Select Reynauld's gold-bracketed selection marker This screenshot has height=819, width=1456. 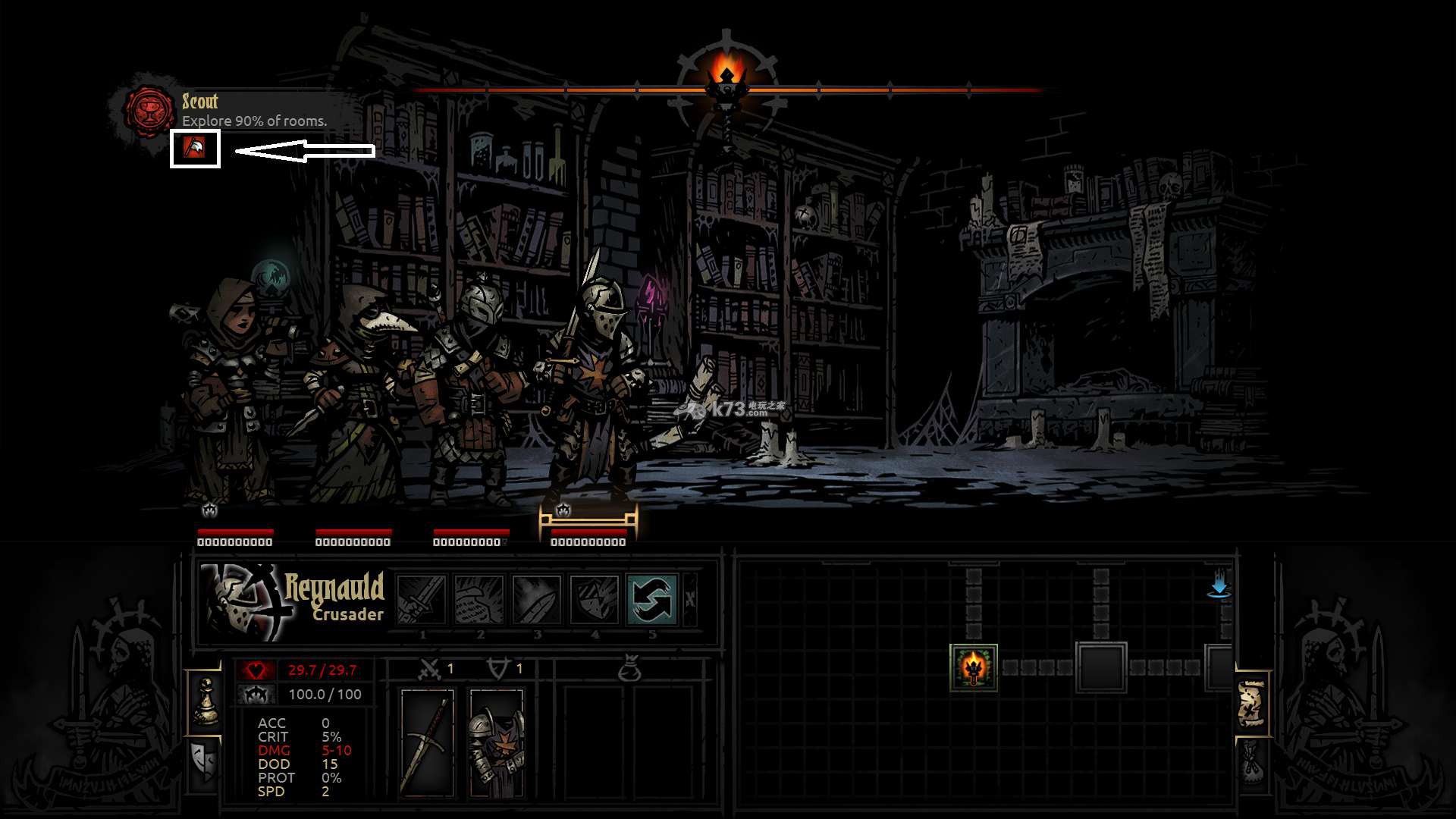pos(588,521)
